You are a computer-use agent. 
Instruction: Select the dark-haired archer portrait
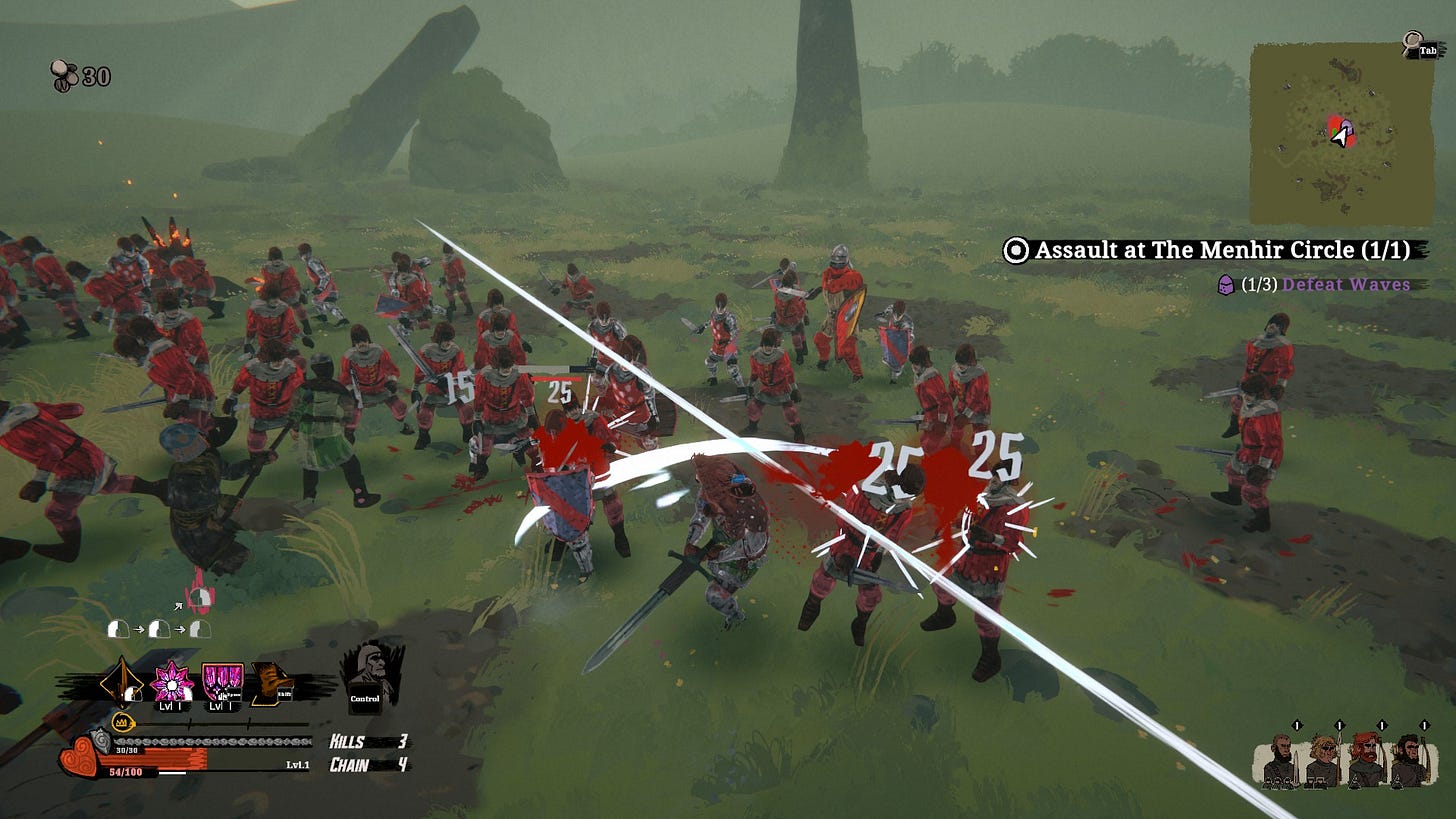click(x=1408, y=761)
